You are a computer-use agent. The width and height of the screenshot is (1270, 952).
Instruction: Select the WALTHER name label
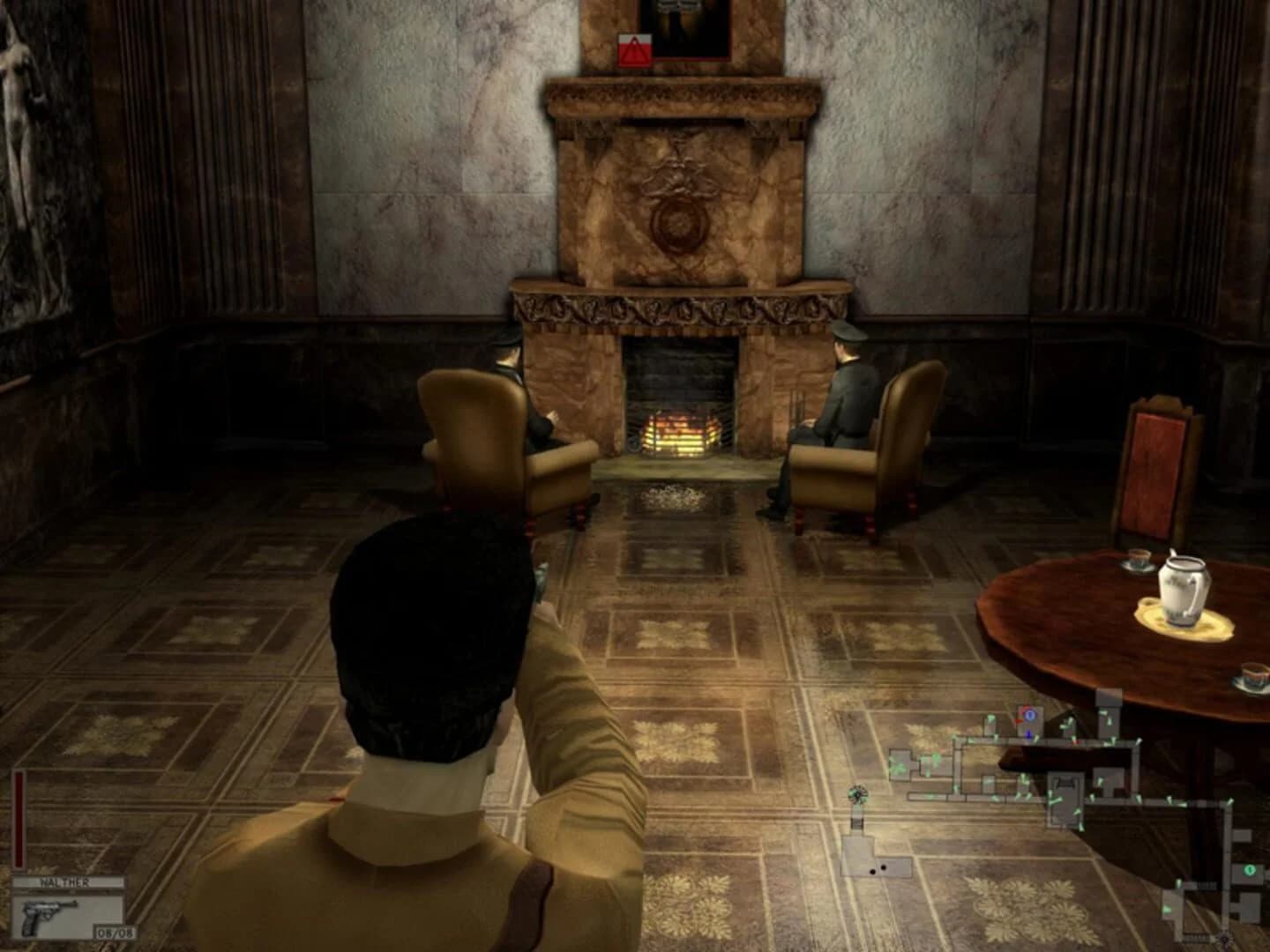[x=69, y=882]
